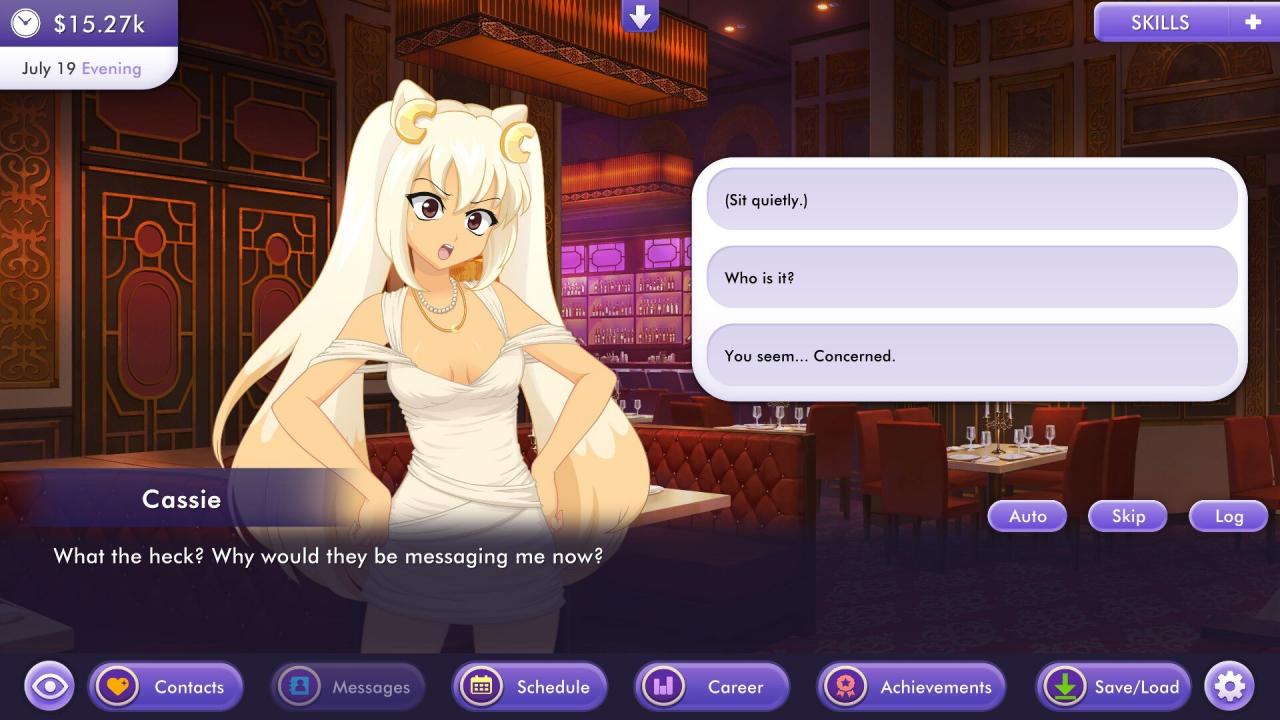Open the Career screen
1280x720 pixels.
[x=712, y=687]
